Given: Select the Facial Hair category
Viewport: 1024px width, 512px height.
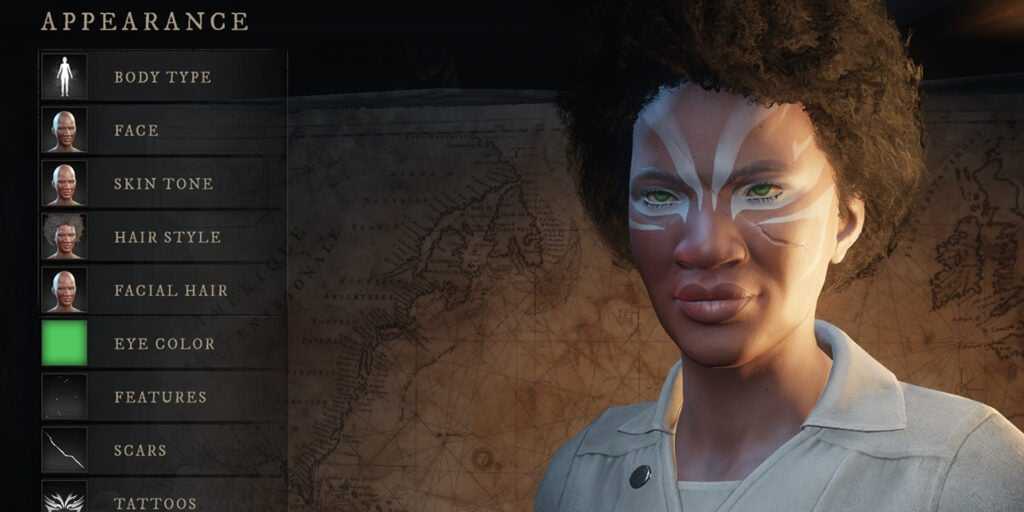Looking at the screenshot, I should 171,290.
